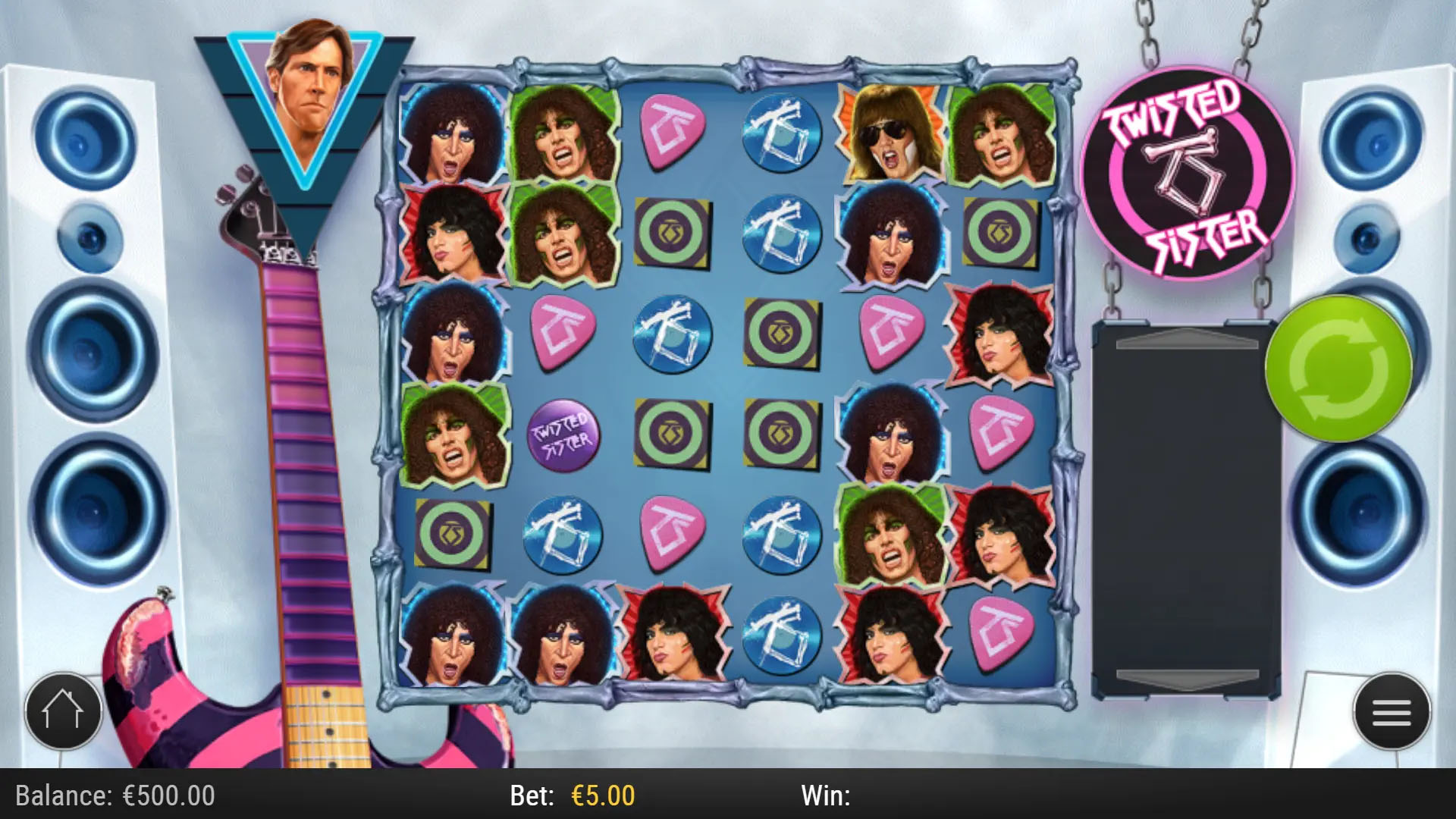Screen dimensions: 1456x819
Task: Open the hamburger game menu
Action: (1394, 713)
